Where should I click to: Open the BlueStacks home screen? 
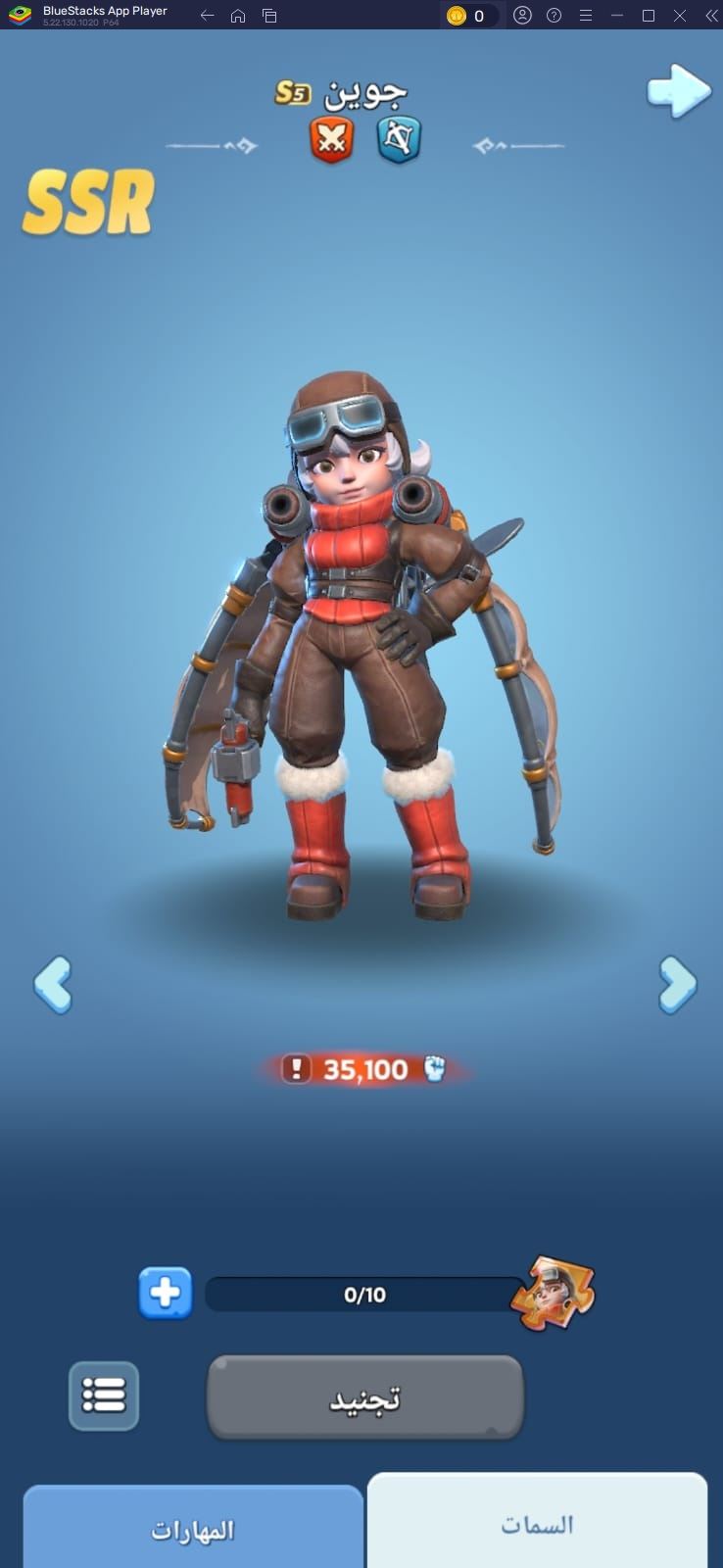[238, 16]
